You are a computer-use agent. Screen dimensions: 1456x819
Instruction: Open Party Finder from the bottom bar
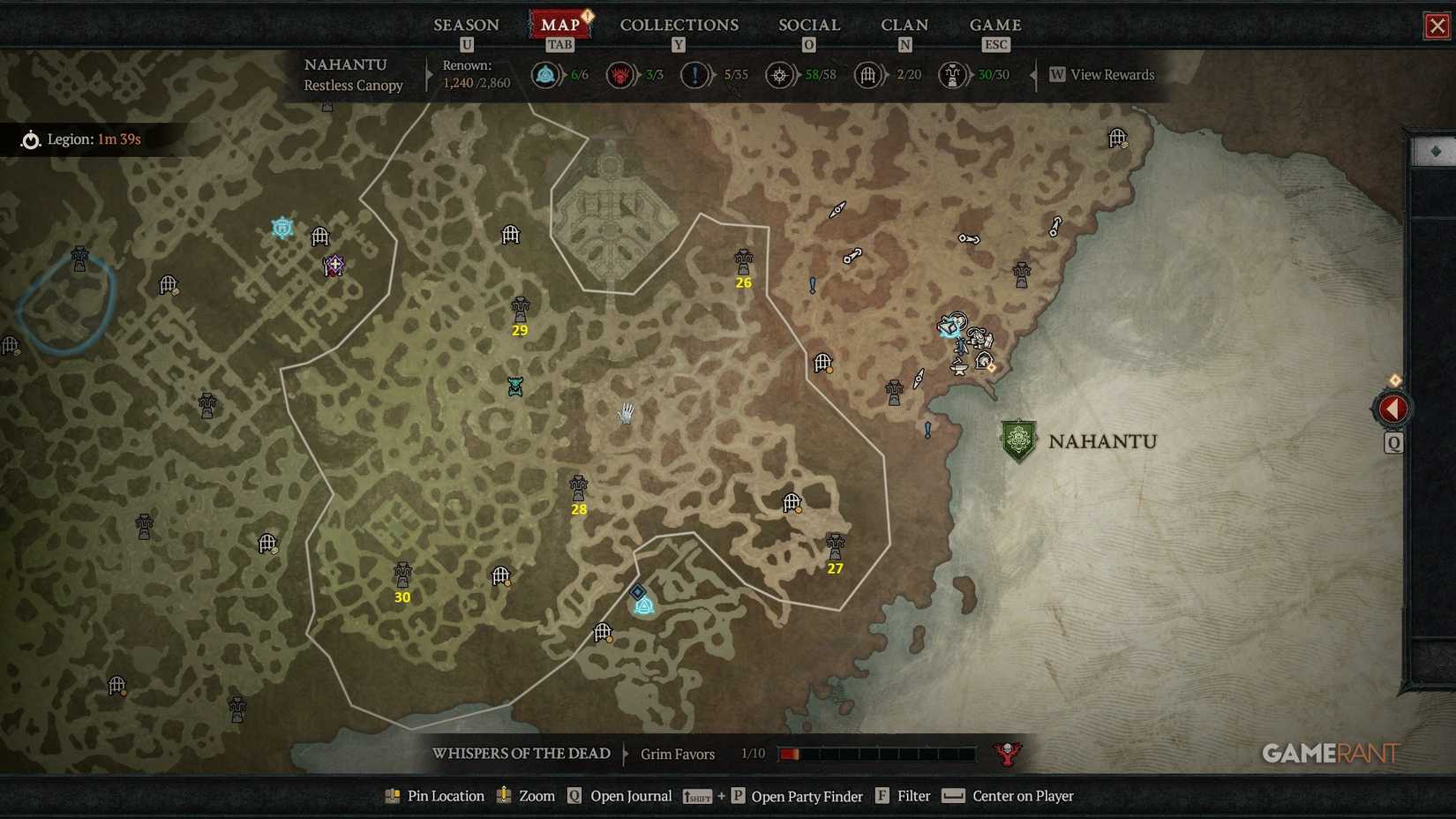pos(807,796)
